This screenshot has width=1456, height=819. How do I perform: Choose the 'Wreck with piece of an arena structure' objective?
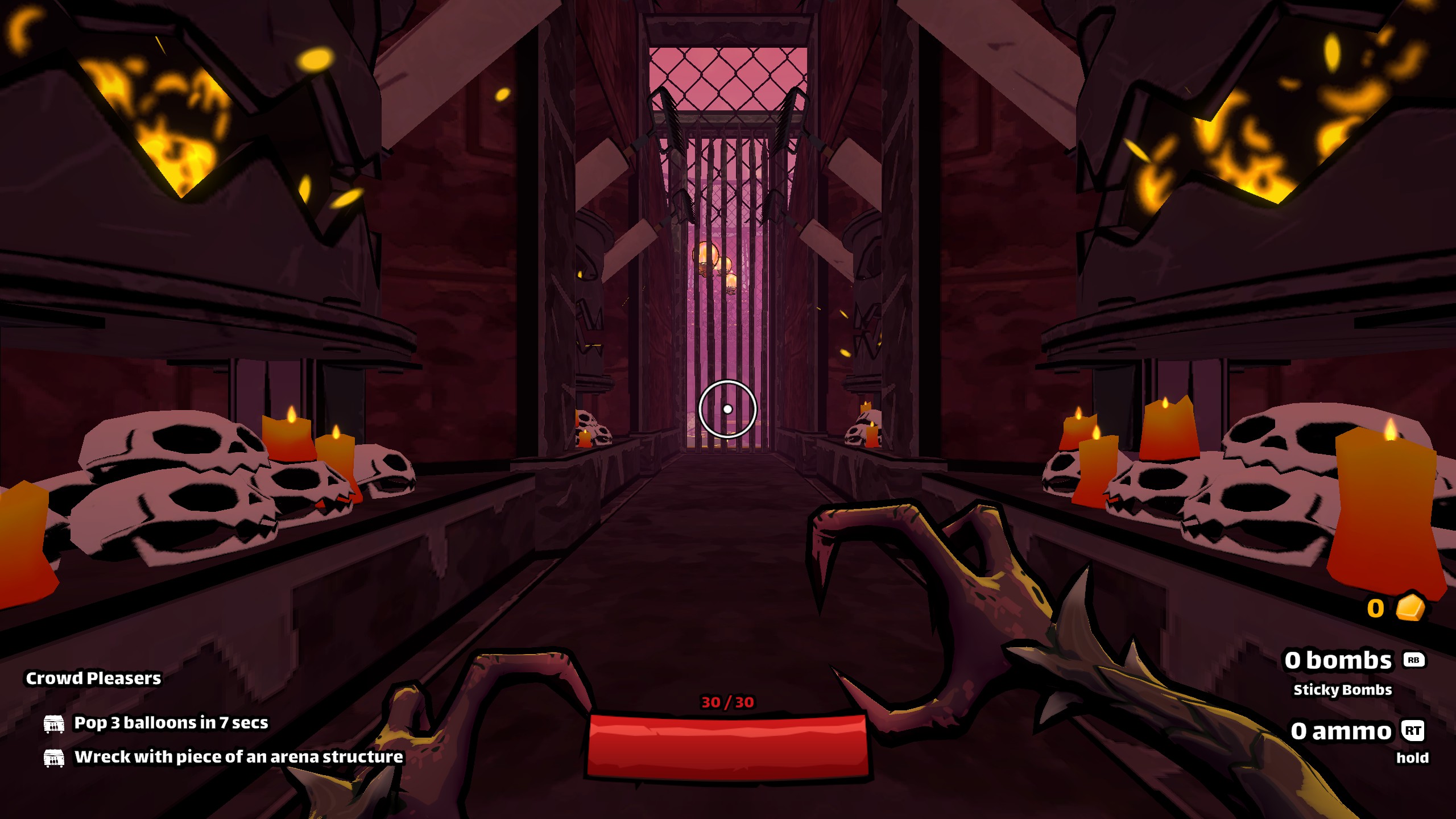pos(238,757)
